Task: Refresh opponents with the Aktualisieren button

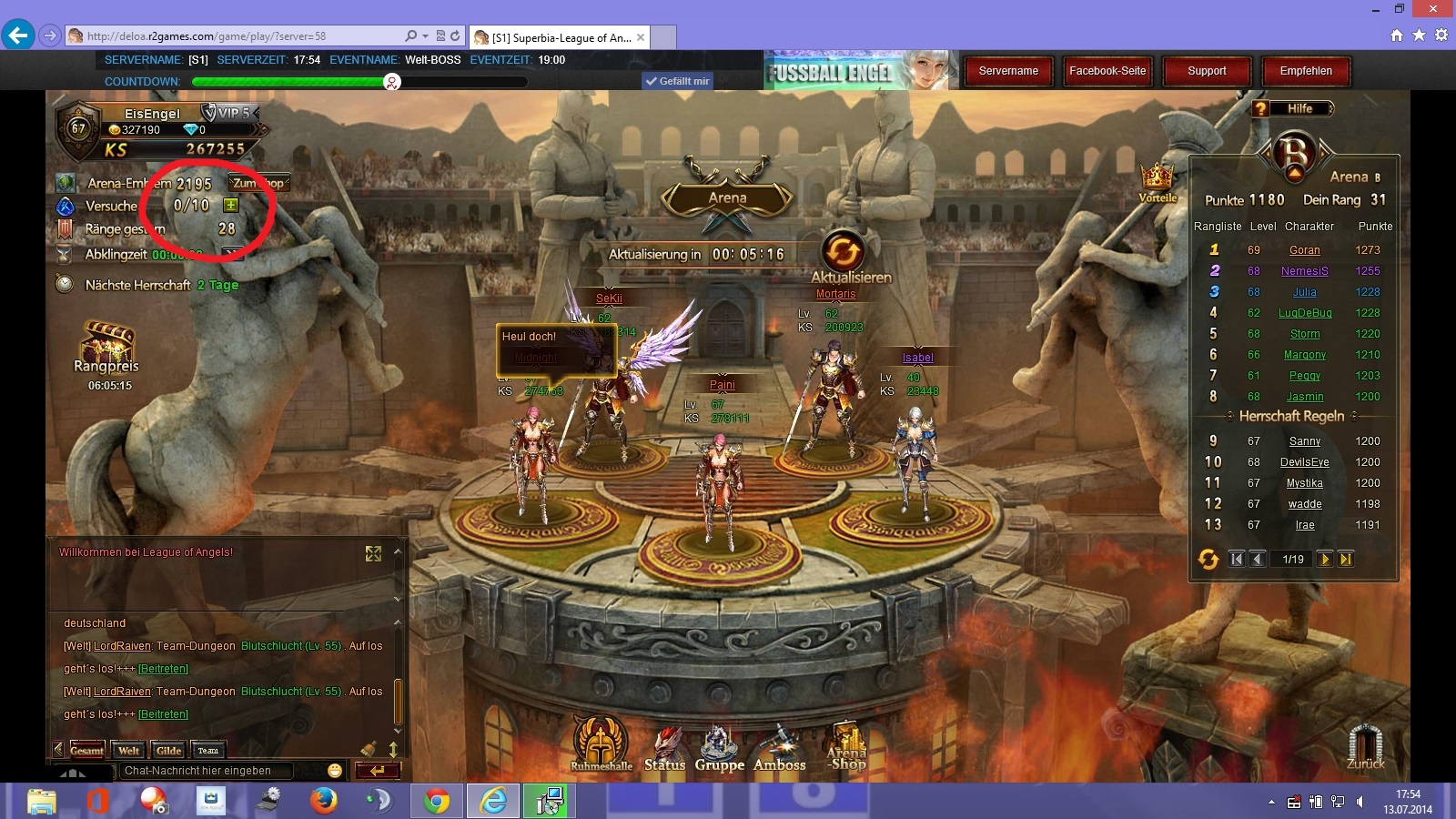Action: click(x=843, y=250)
